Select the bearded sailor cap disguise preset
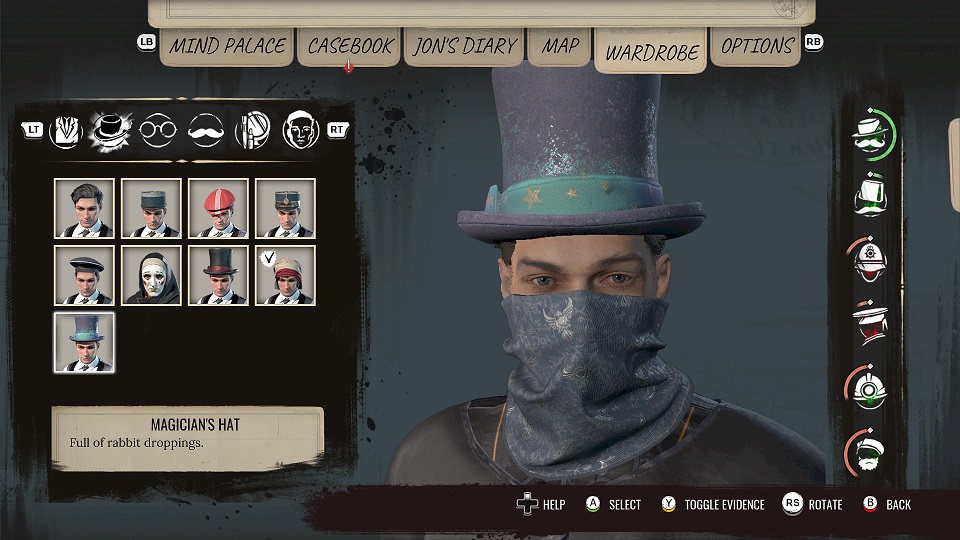The width and height of the screenshot is (960, 540). point(870,453)
